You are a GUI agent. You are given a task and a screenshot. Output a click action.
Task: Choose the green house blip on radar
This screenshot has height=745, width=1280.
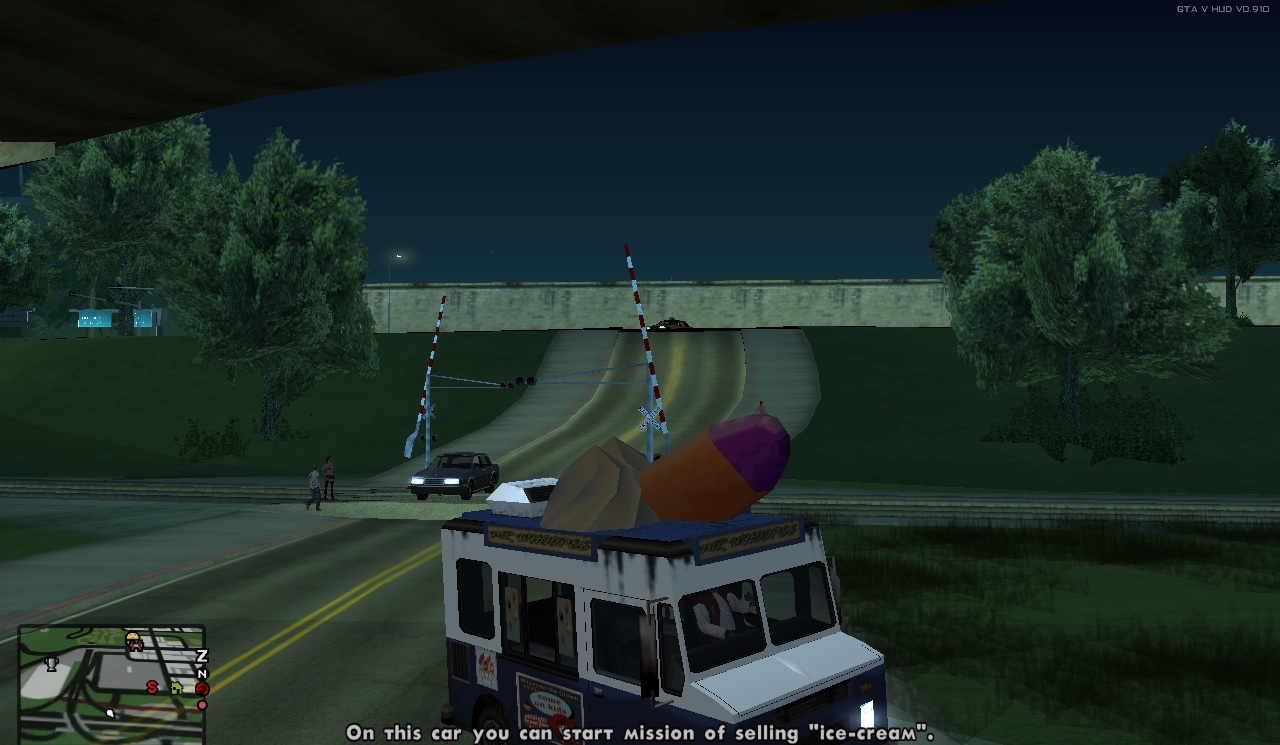(177, 687)
